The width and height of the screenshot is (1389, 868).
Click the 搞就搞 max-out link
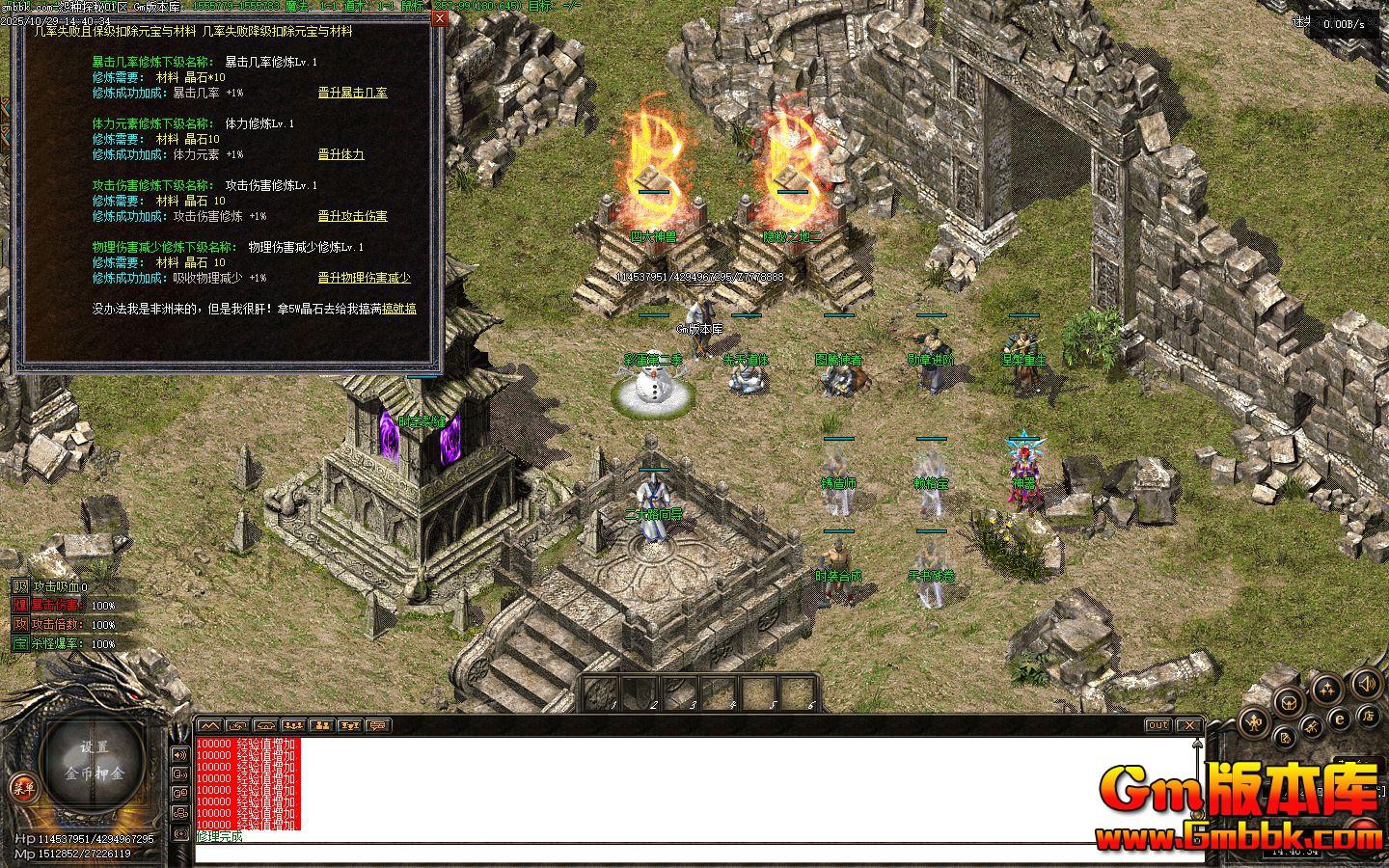click(x=399, y=309)
